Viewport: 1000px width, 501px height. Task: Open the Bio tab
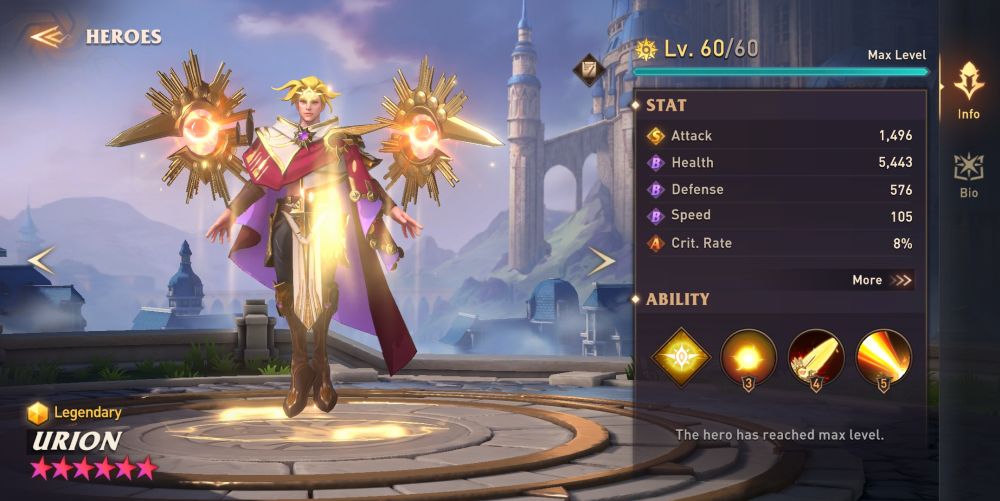(x=968, y=175)
